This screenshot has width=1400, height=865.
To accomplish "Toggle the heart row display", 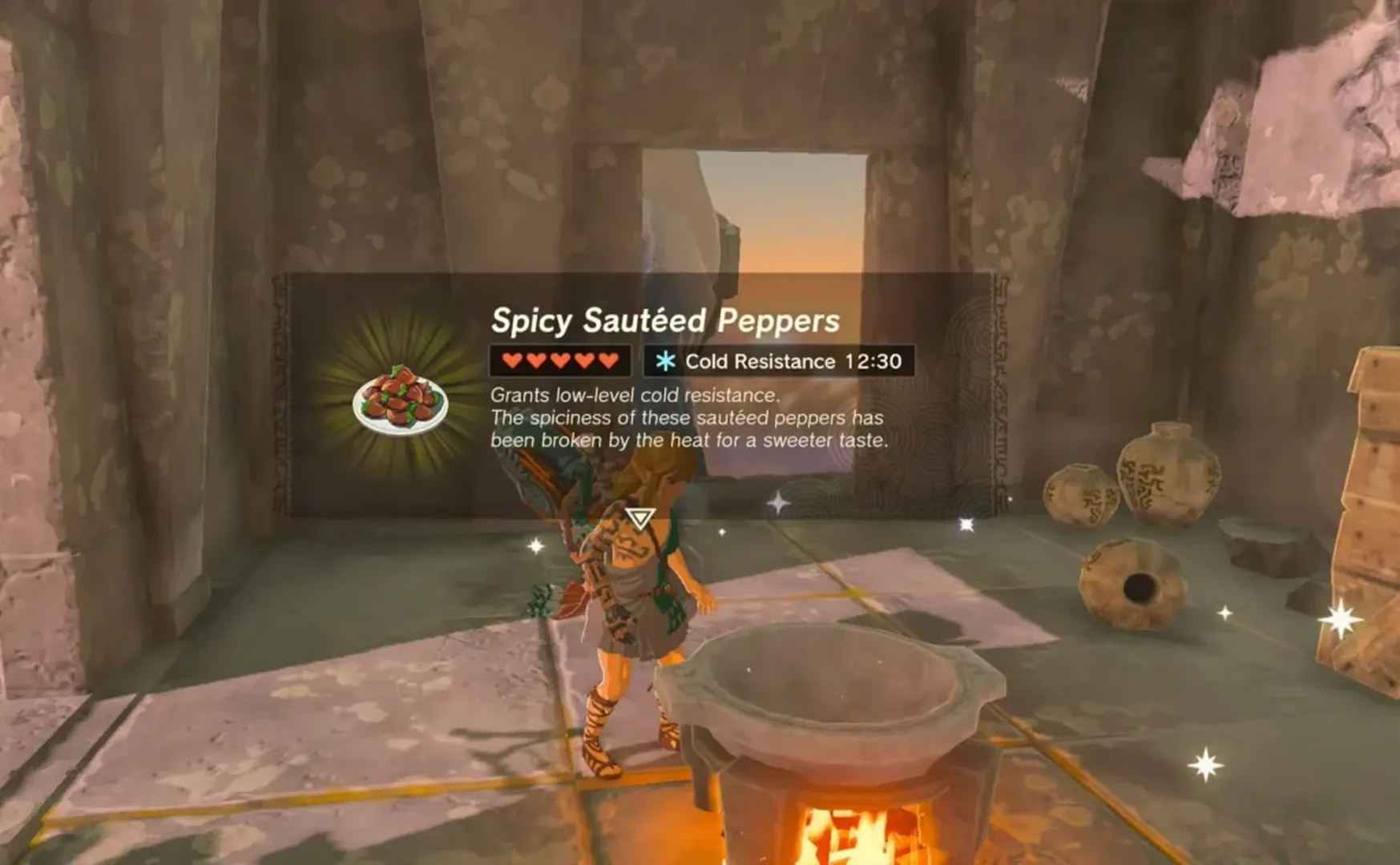I will point(561,361).
